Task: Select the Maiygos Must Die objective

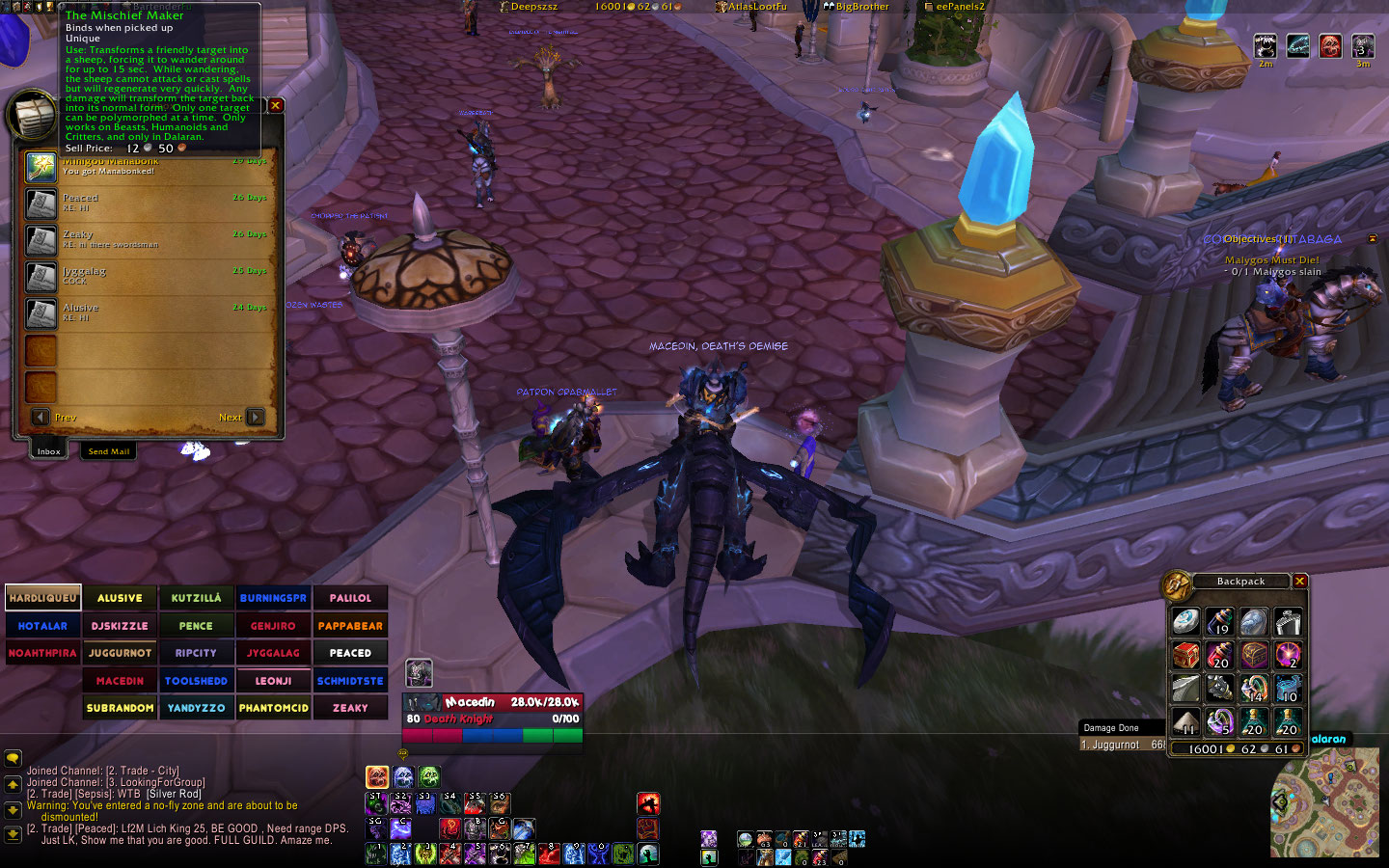Action: click(x=1271, y=260)
